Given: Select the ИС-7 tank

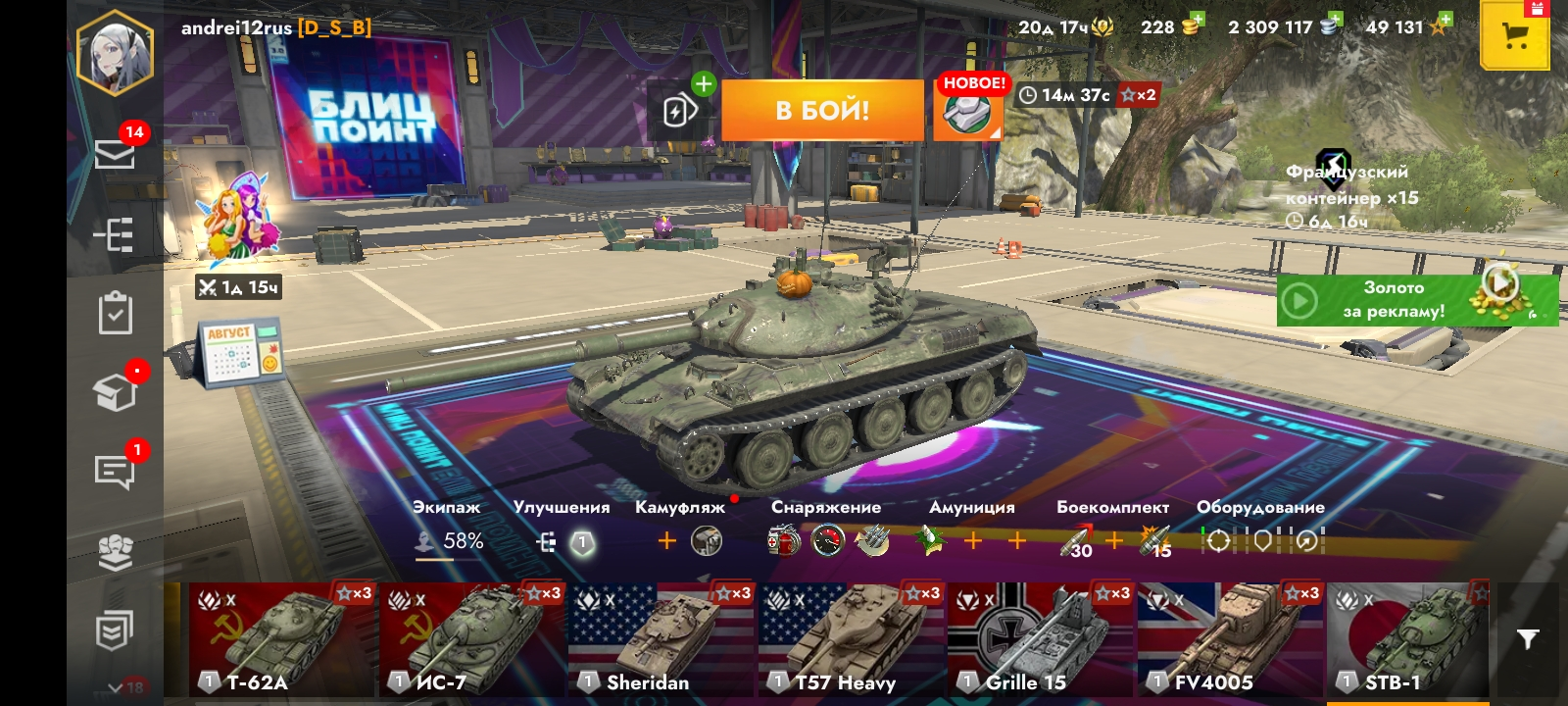Looking at the screenshot, I should 471,639.
